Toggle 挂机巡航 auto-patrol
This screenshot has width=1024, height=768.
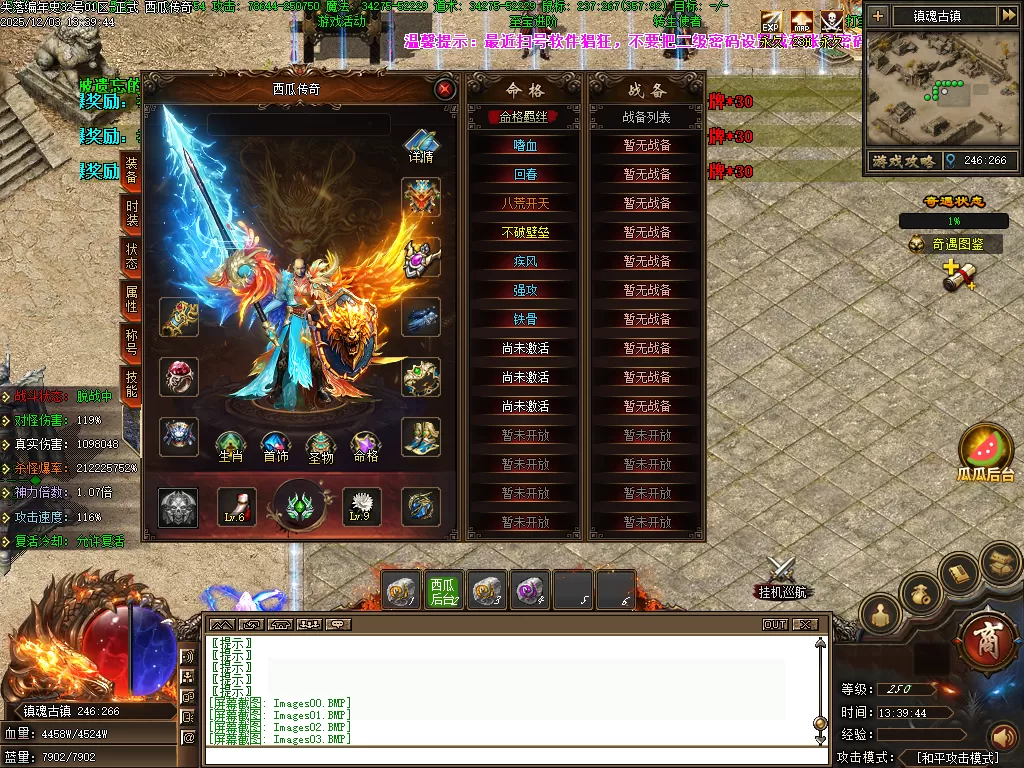pos(780,580)
